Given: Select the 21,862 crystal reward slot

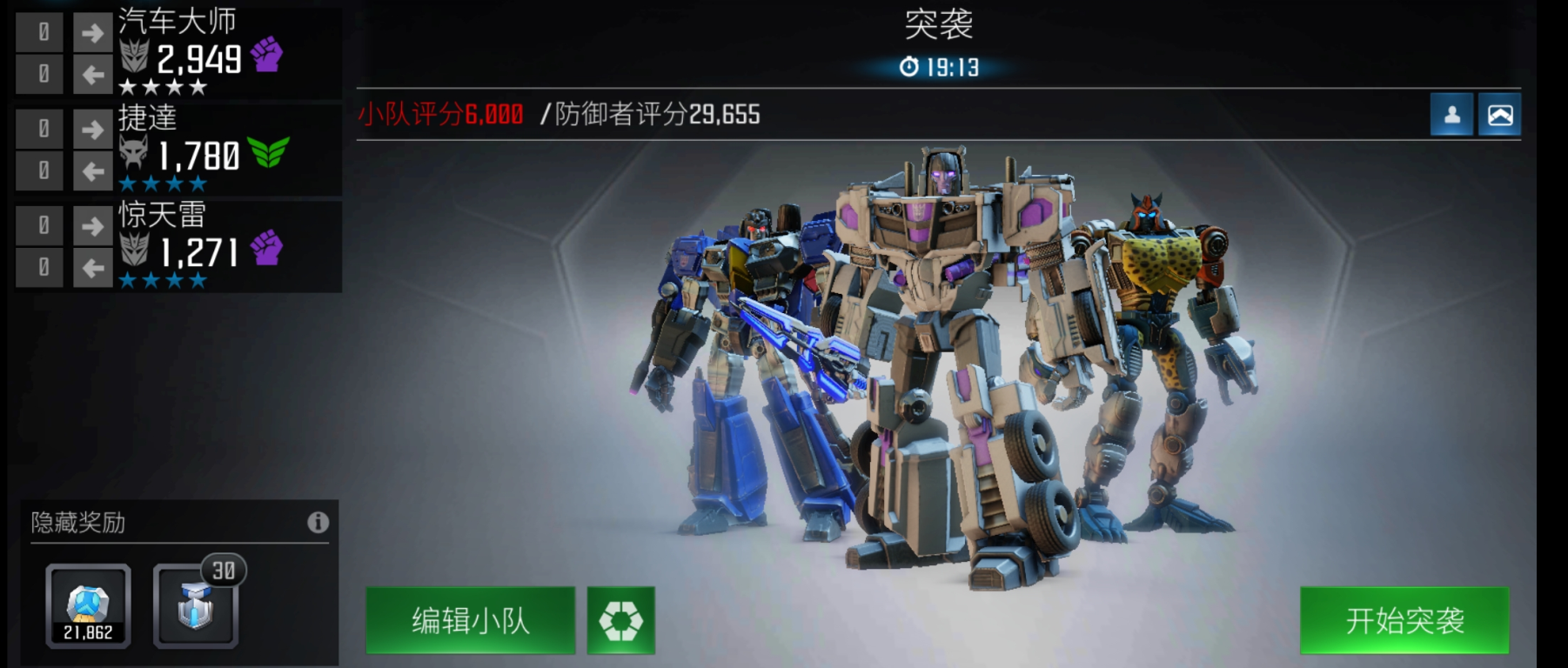Looking at the screenshot, I should [x=88, y=606].
